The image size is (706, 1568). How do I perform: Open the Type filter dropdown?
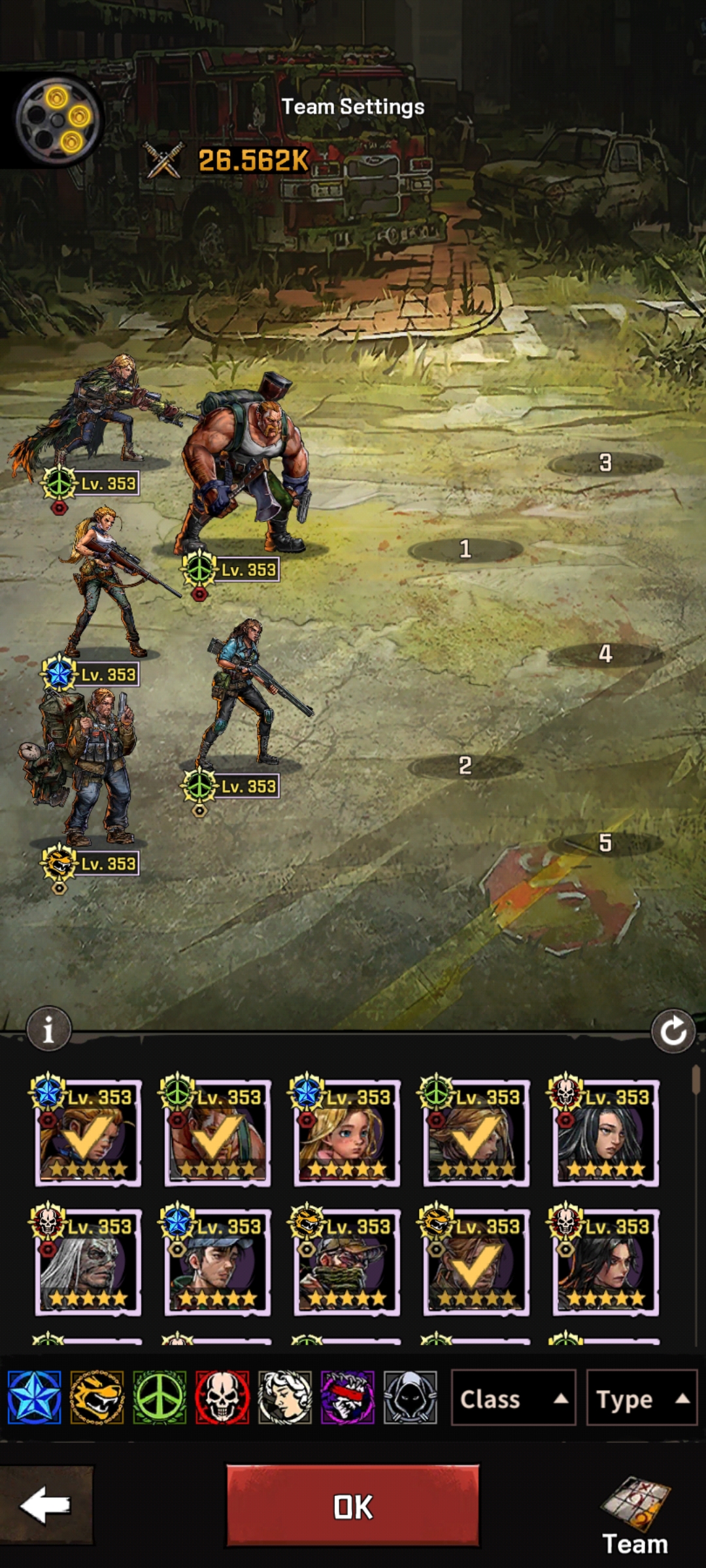[x=641, y=1399]
